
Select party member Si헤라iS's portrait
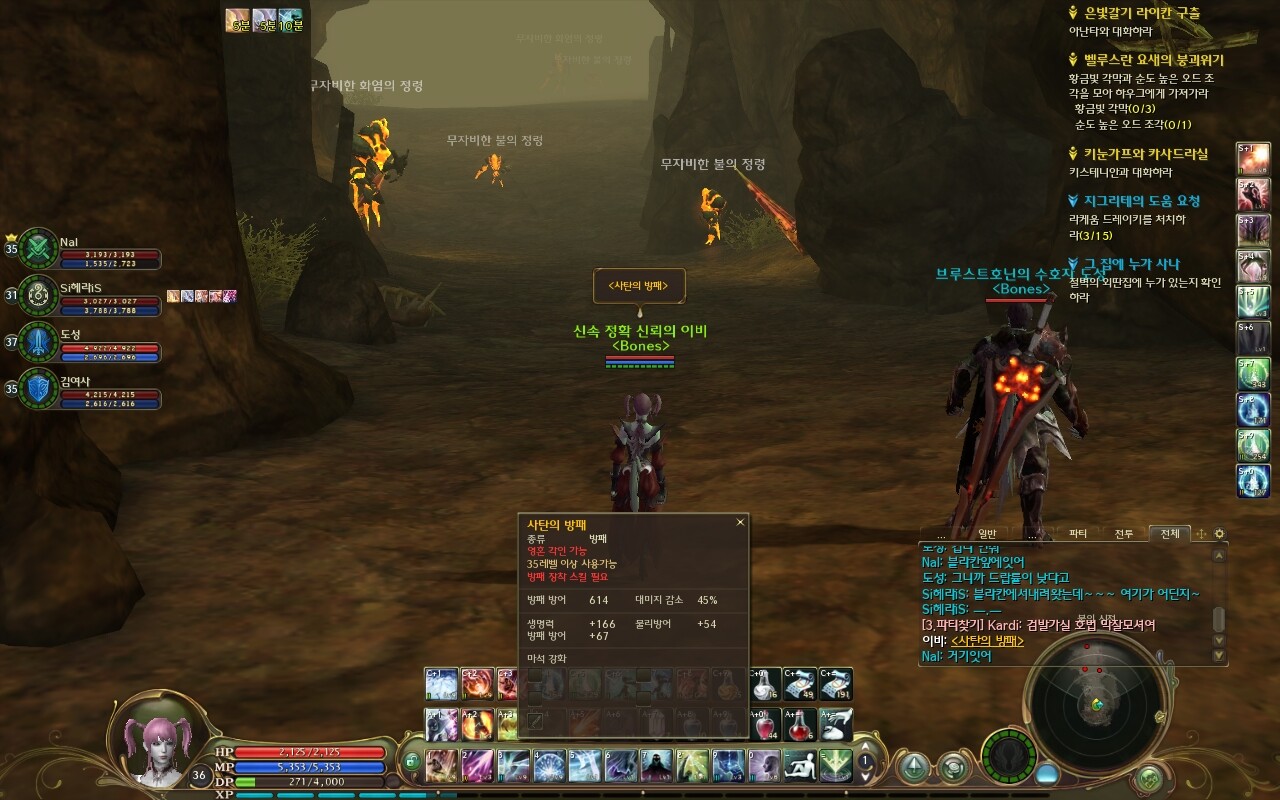40,294
